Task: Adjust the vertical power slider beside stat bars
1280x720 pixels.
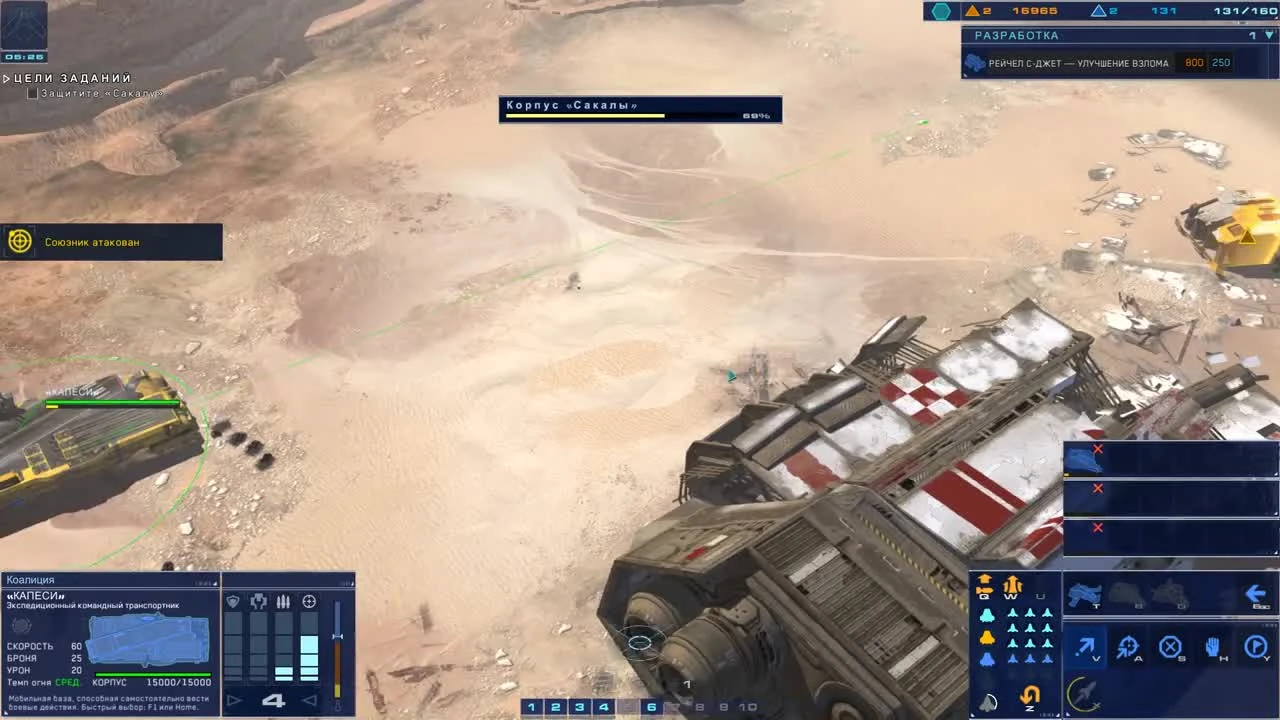Action: 337,635
